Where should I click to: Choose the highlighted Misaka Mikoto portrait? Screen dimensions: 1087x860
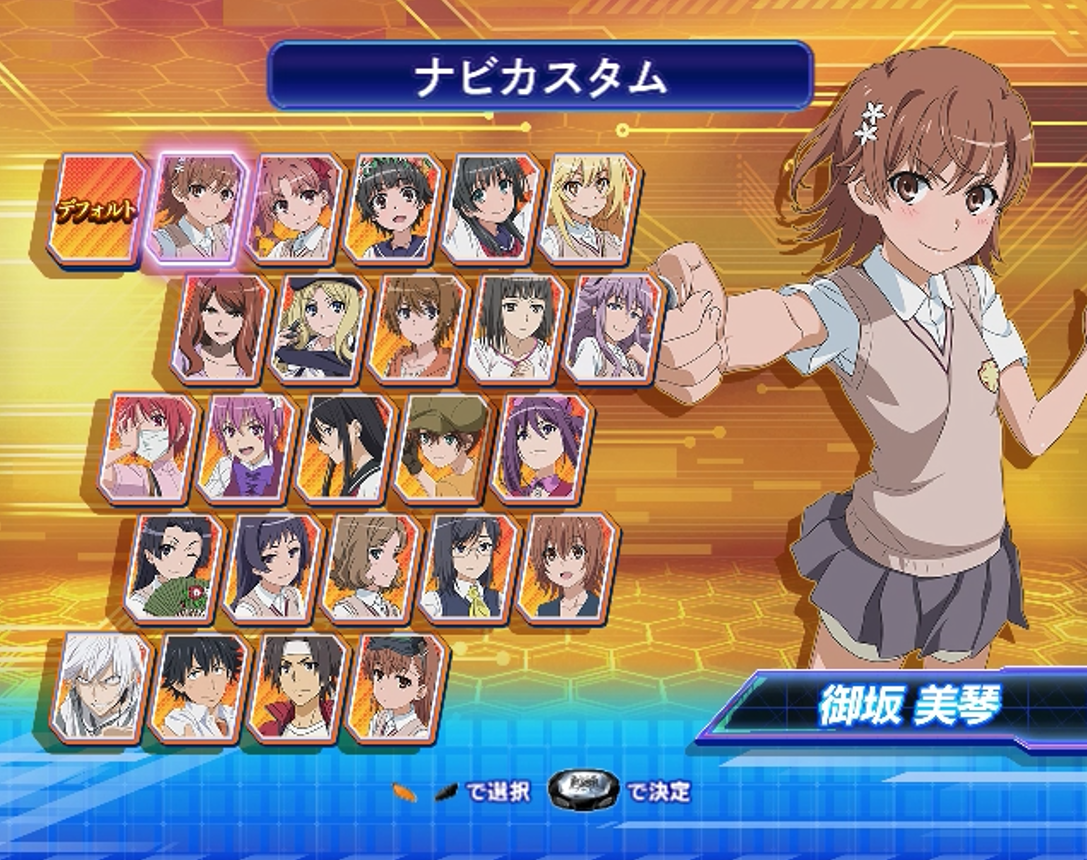coord(198,208)
